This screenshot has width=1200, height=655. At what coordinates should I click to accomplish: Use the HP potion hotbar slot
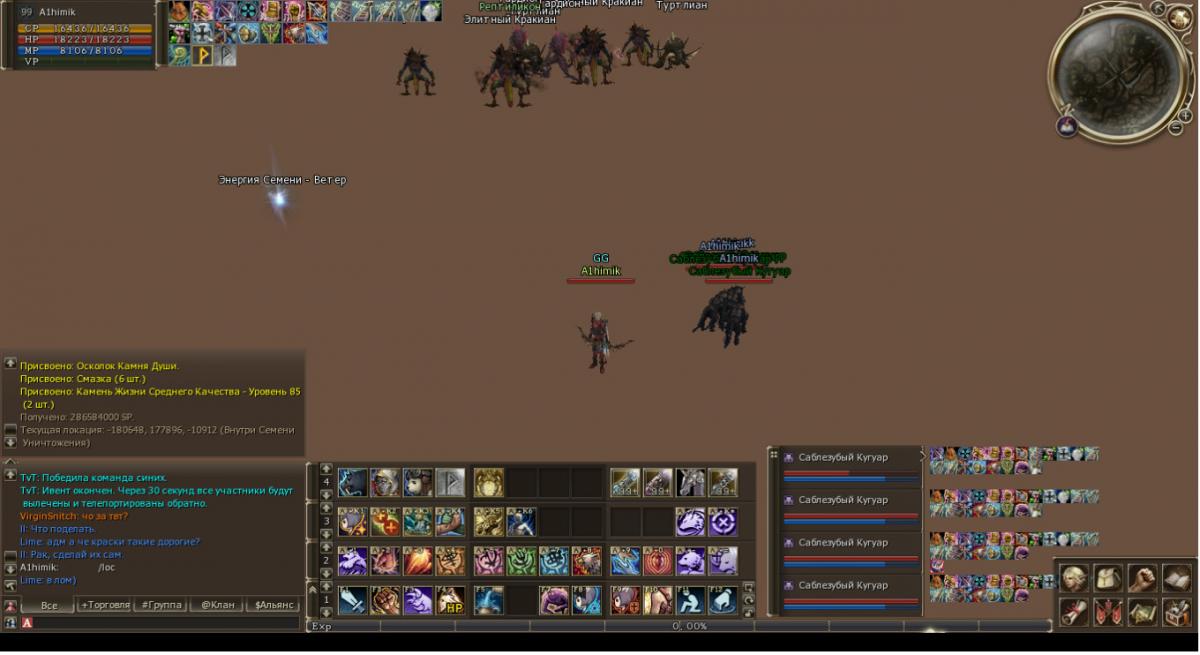(450, 600)
